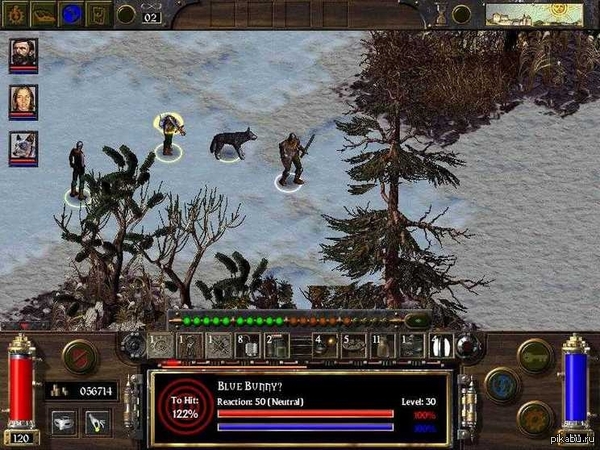600x450 pixels.
Task: Use the hotbar slot showing quantity 5
Action: point(354,346)
